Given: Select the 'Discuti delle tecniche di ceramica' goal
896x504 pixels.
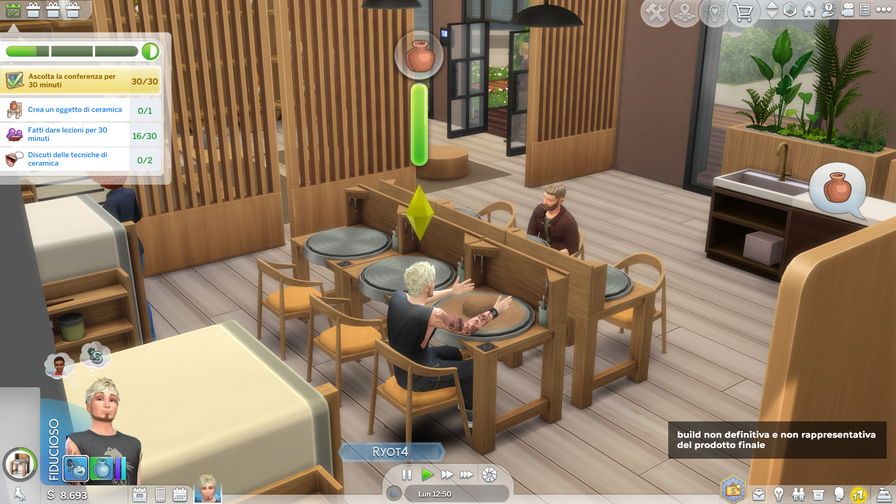Looking at the screenshot, I should [x=82, y=160].
